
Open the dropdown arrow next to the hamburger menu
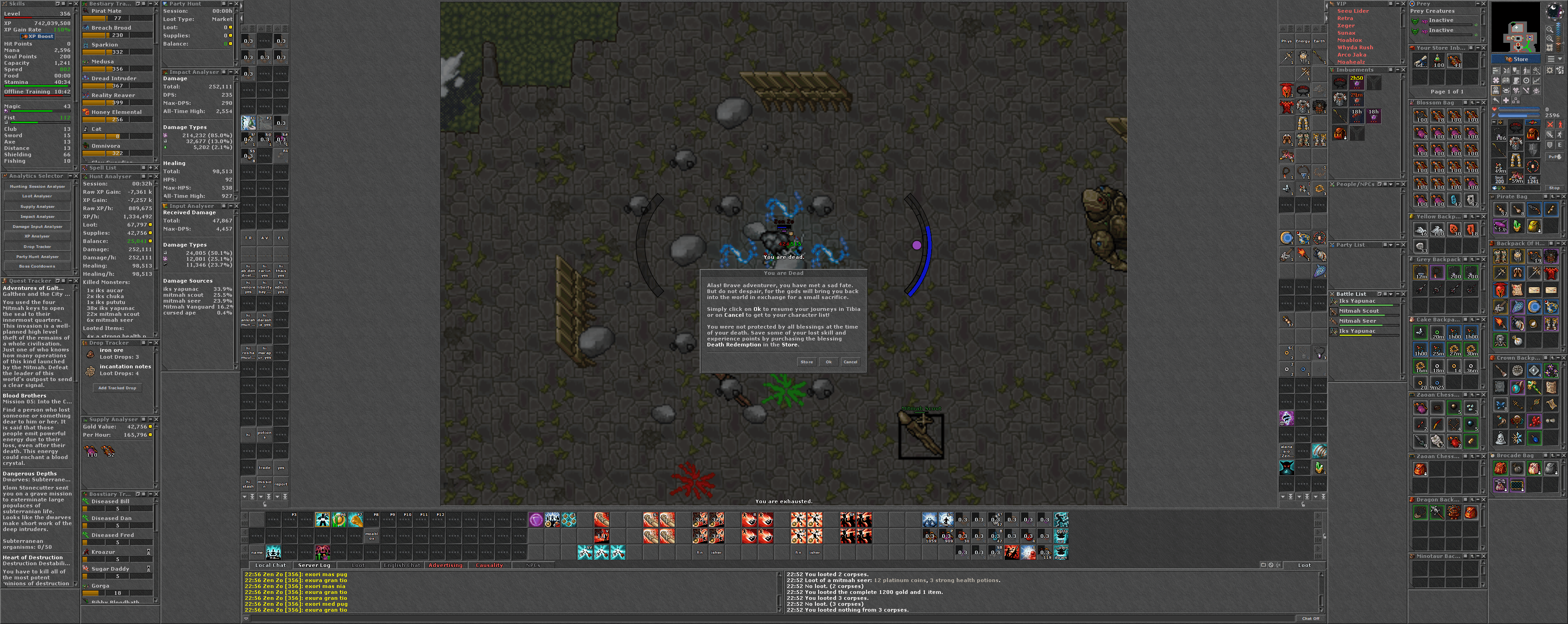point(1559,58)
